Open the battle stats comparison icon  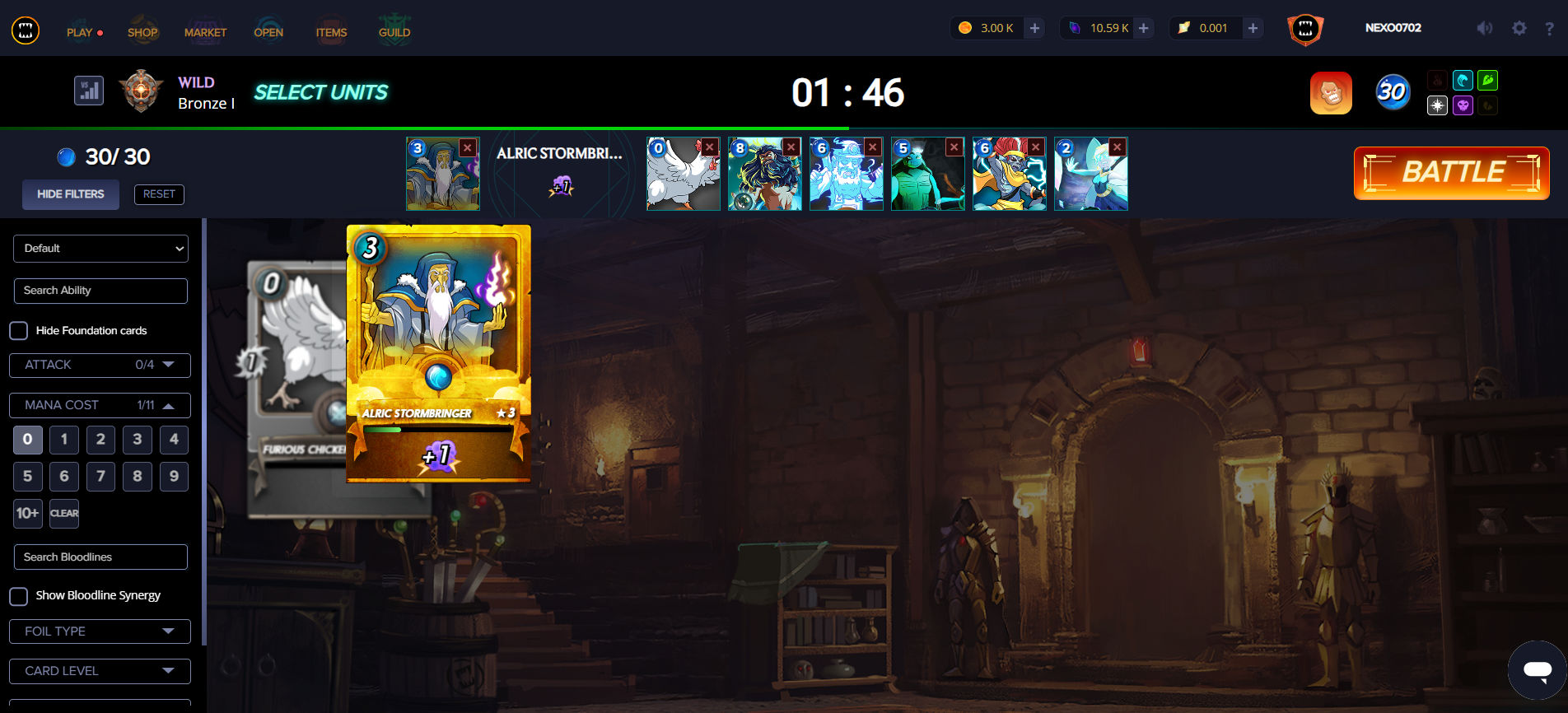pos(88,91)
